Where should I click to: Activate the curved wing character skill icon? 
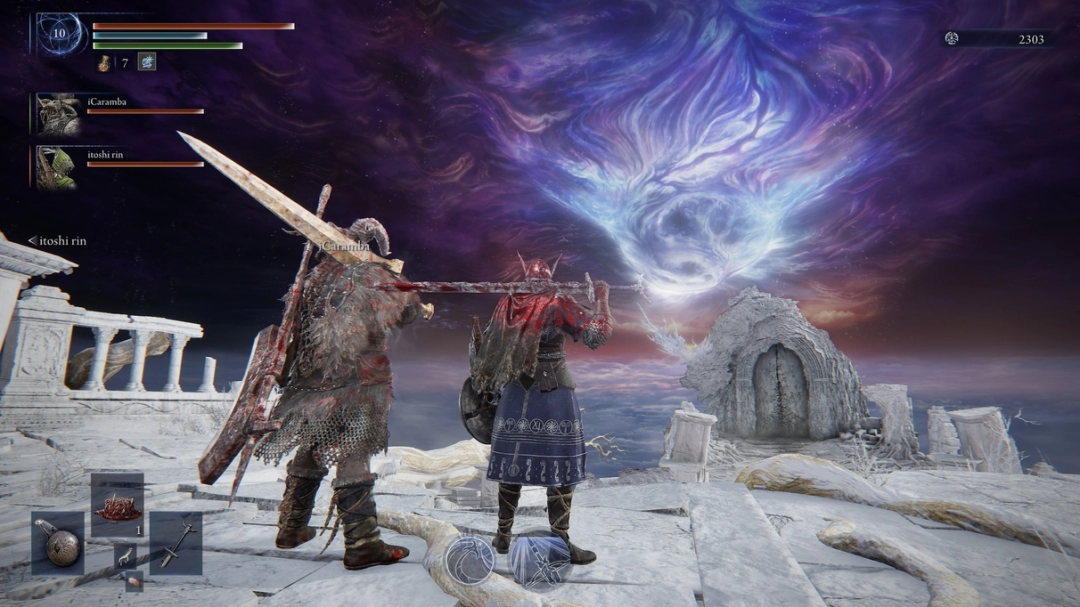468,559
